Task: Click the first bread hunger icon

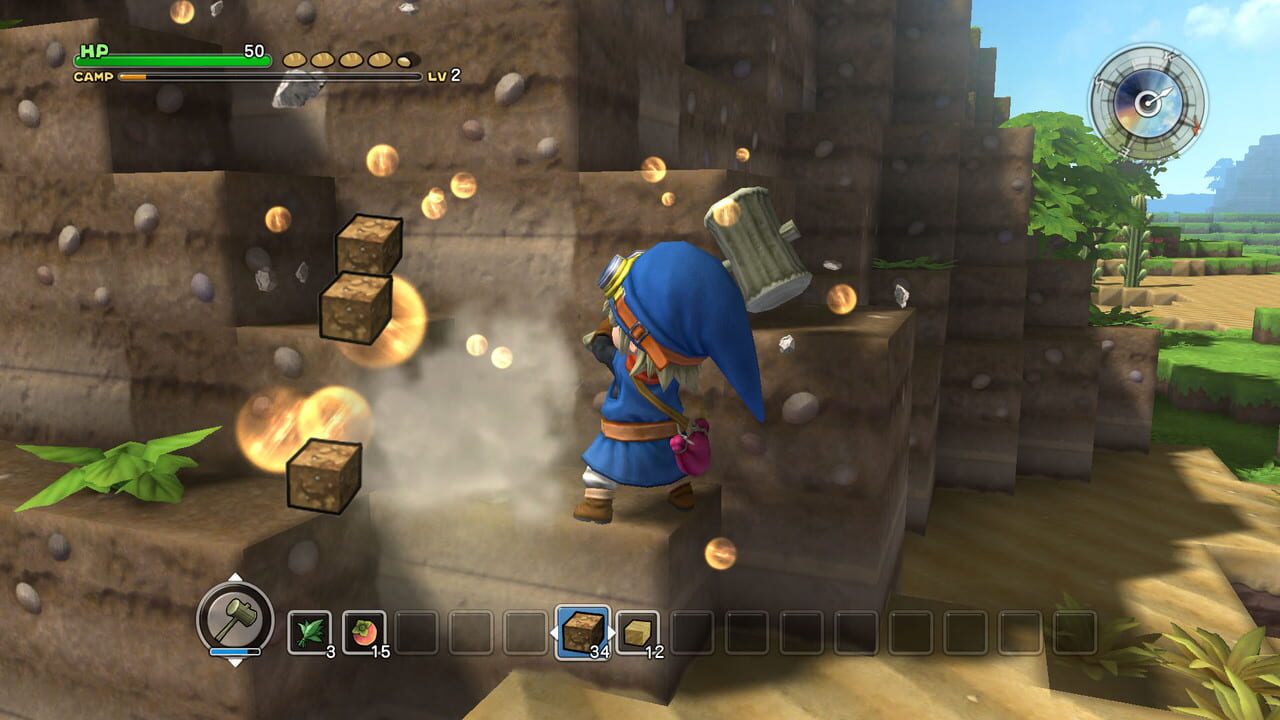Action: 295,60
